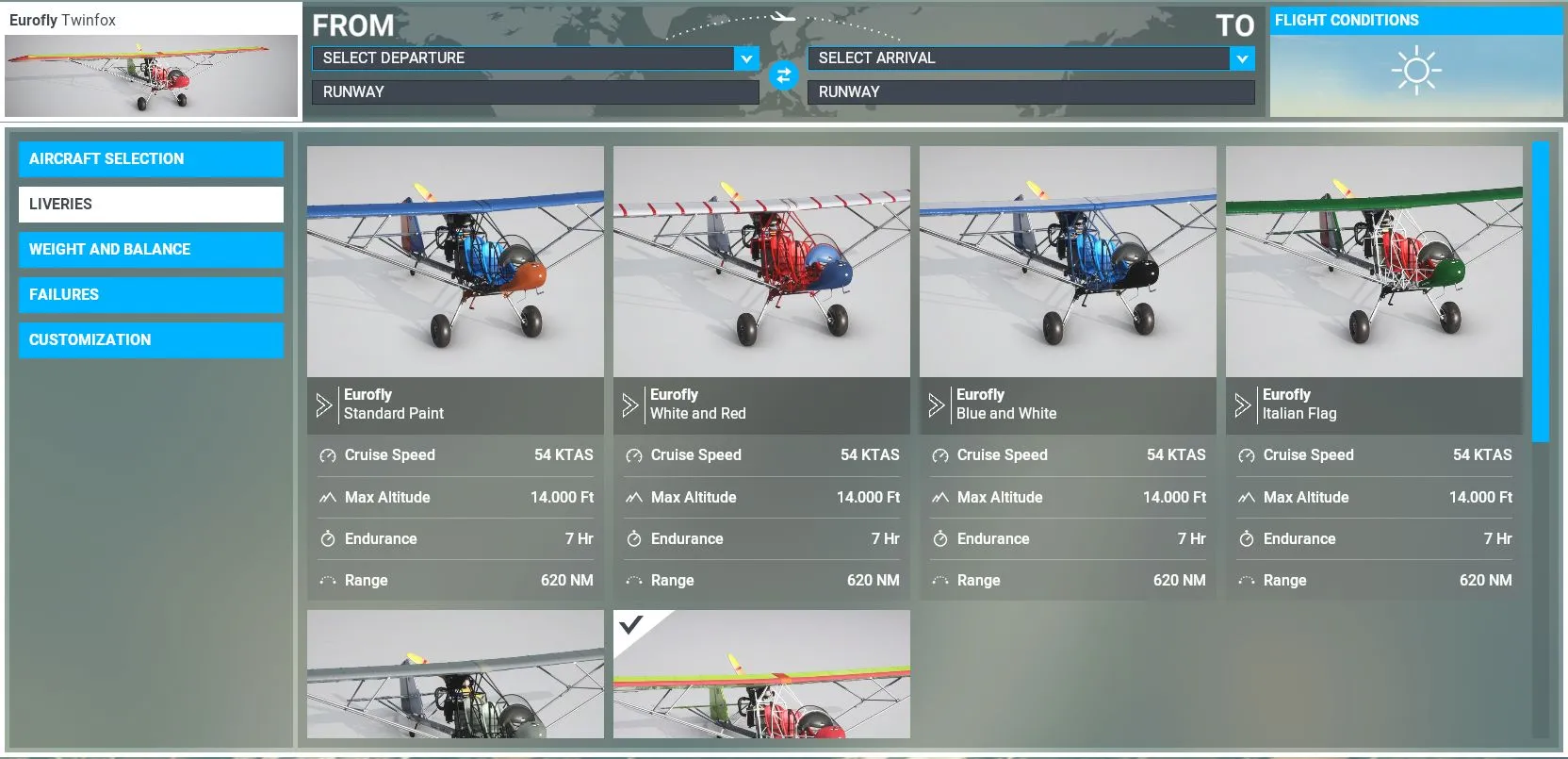Switch to the Liveries tab
This screenshot has width=1568, height=759.
tap(151, 204)
